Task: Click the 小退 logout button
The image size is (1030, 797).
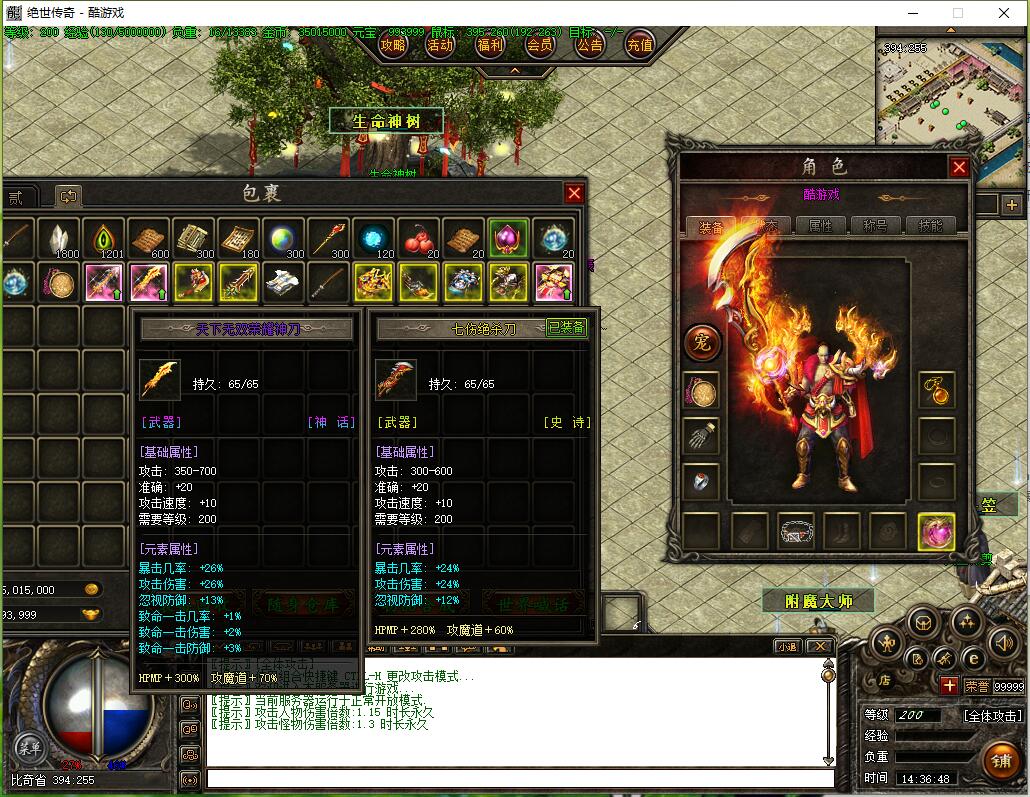Action: (x=787, y=647)
